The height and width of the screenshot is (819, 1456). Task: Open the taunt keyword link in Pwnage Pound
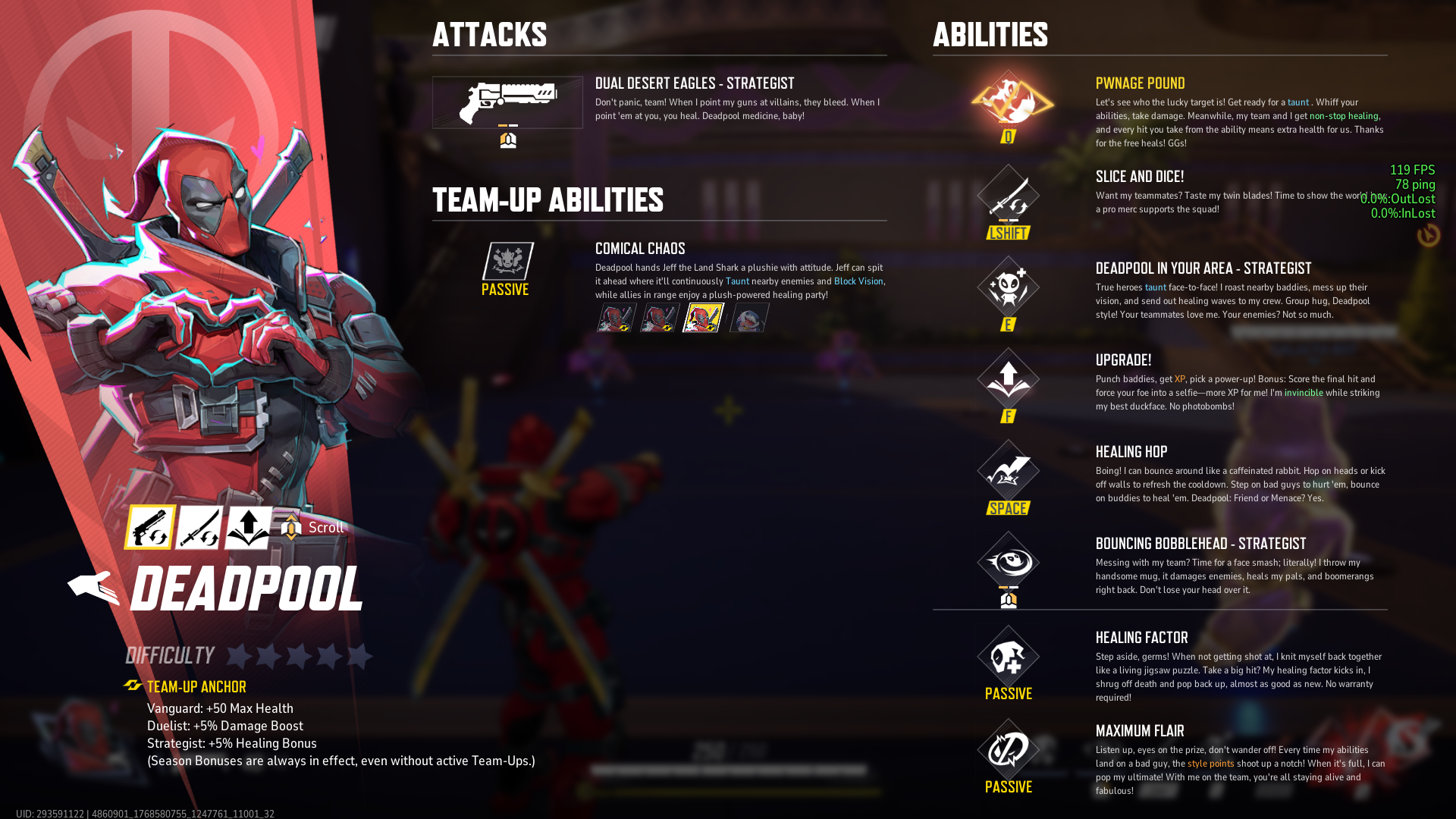(1297, 102)
